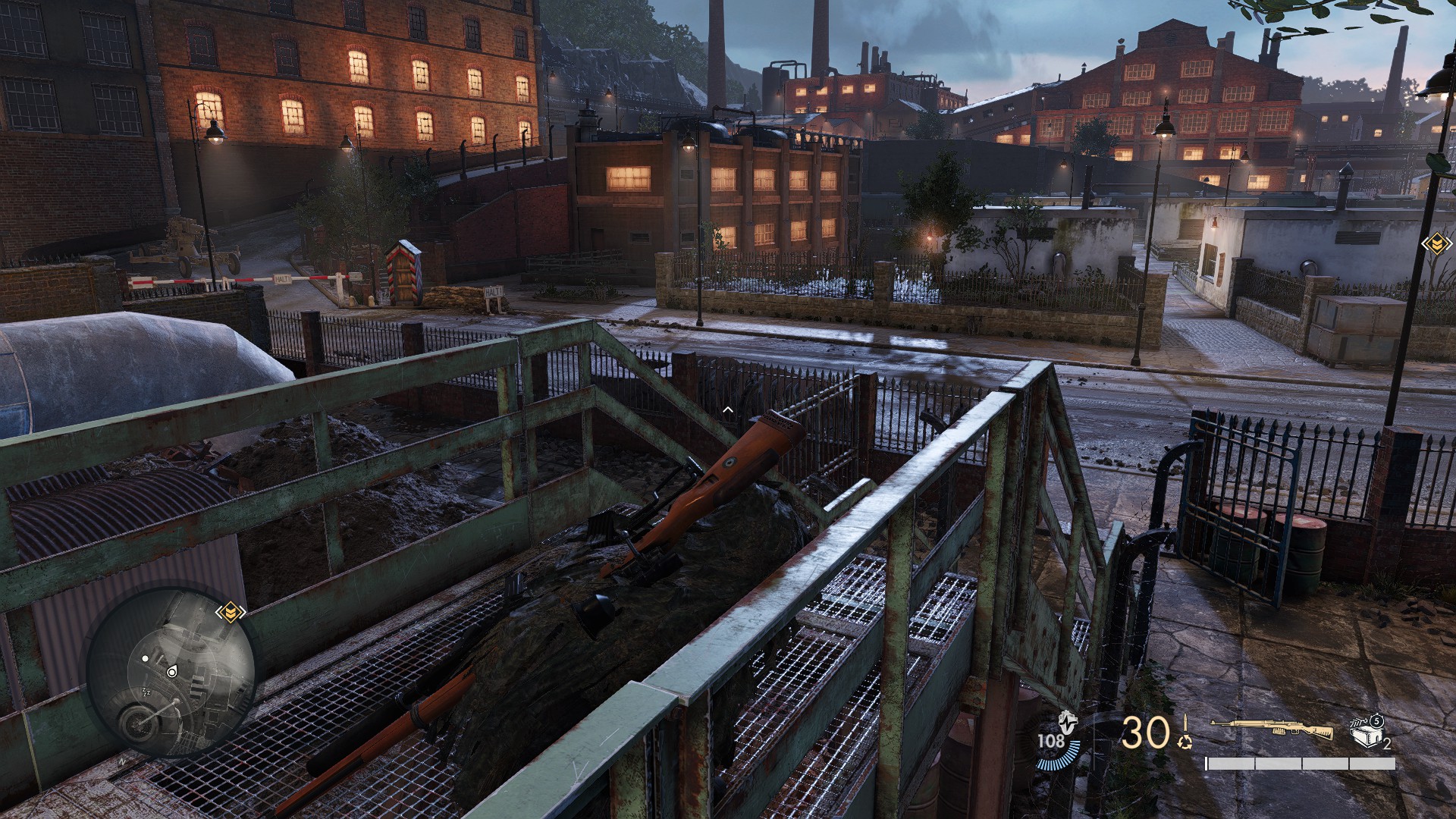This screenshot has height=819, width=1456.
Task: Open the circular minimap
Action: point(170,673)
